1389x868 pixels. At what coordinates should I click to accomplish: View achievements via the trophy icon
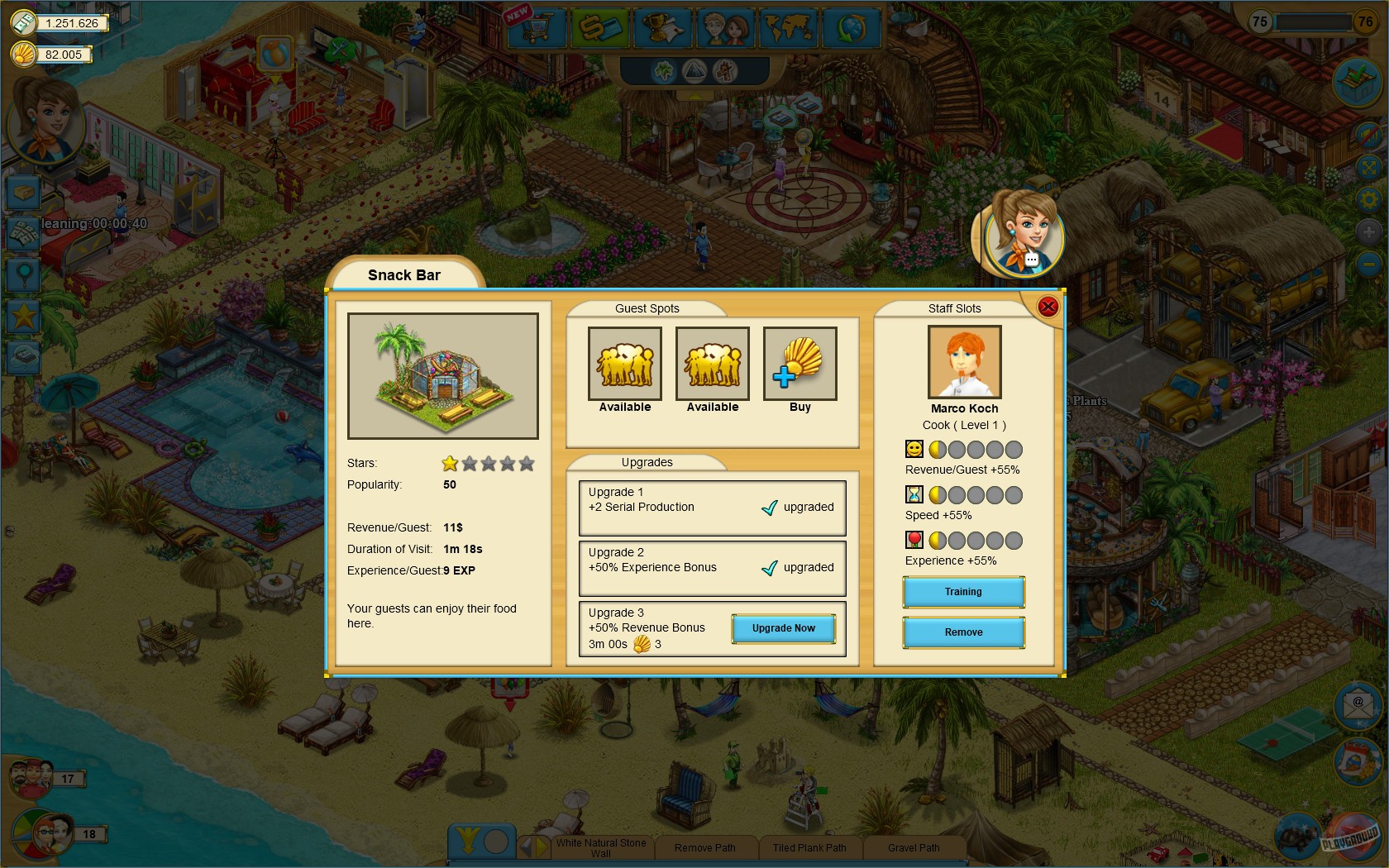coord(661,27)
